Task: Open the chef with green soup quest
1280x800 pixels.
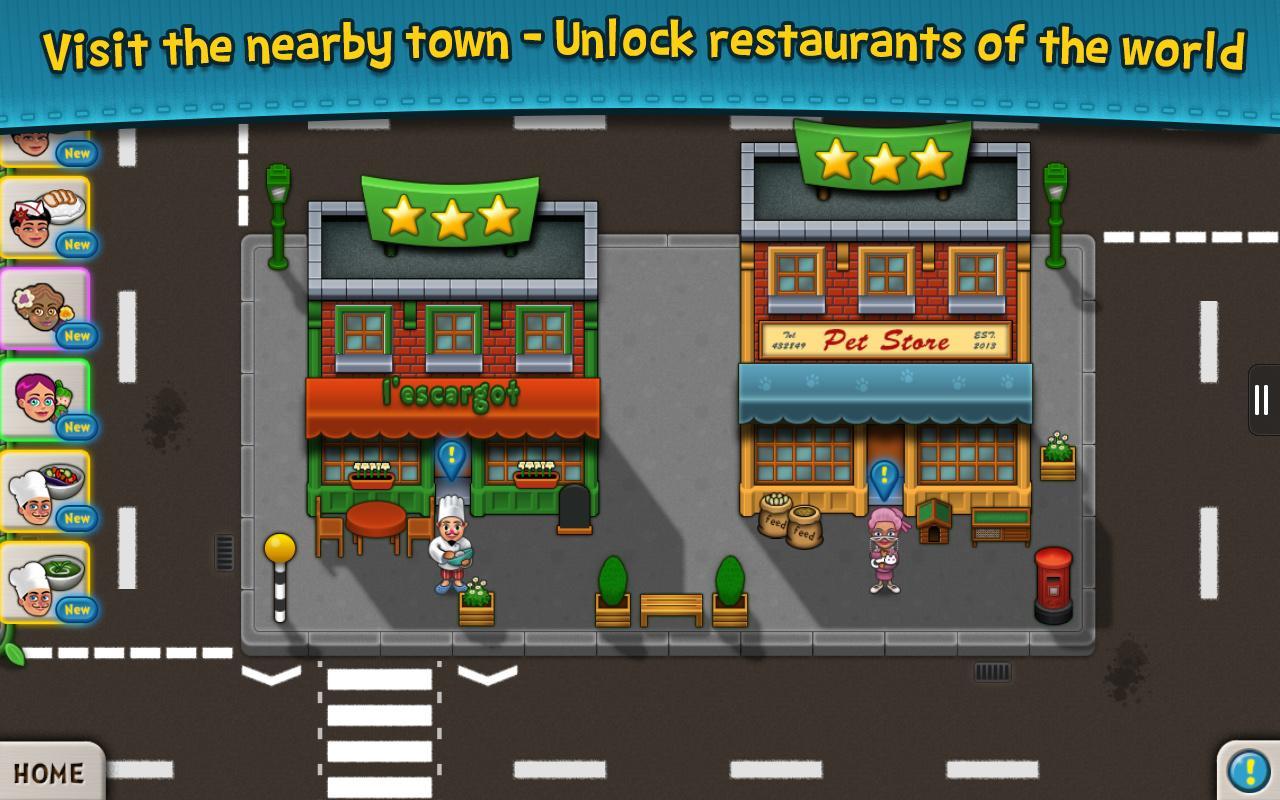Action: (x=45, y=582)
